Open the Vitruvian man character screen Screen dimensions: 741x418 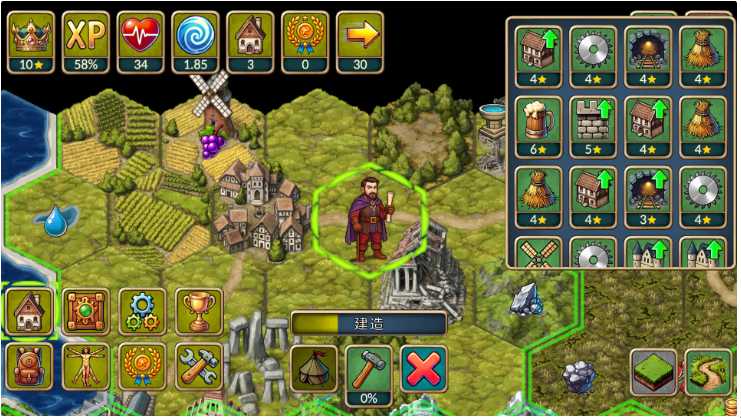coord(86,365)
